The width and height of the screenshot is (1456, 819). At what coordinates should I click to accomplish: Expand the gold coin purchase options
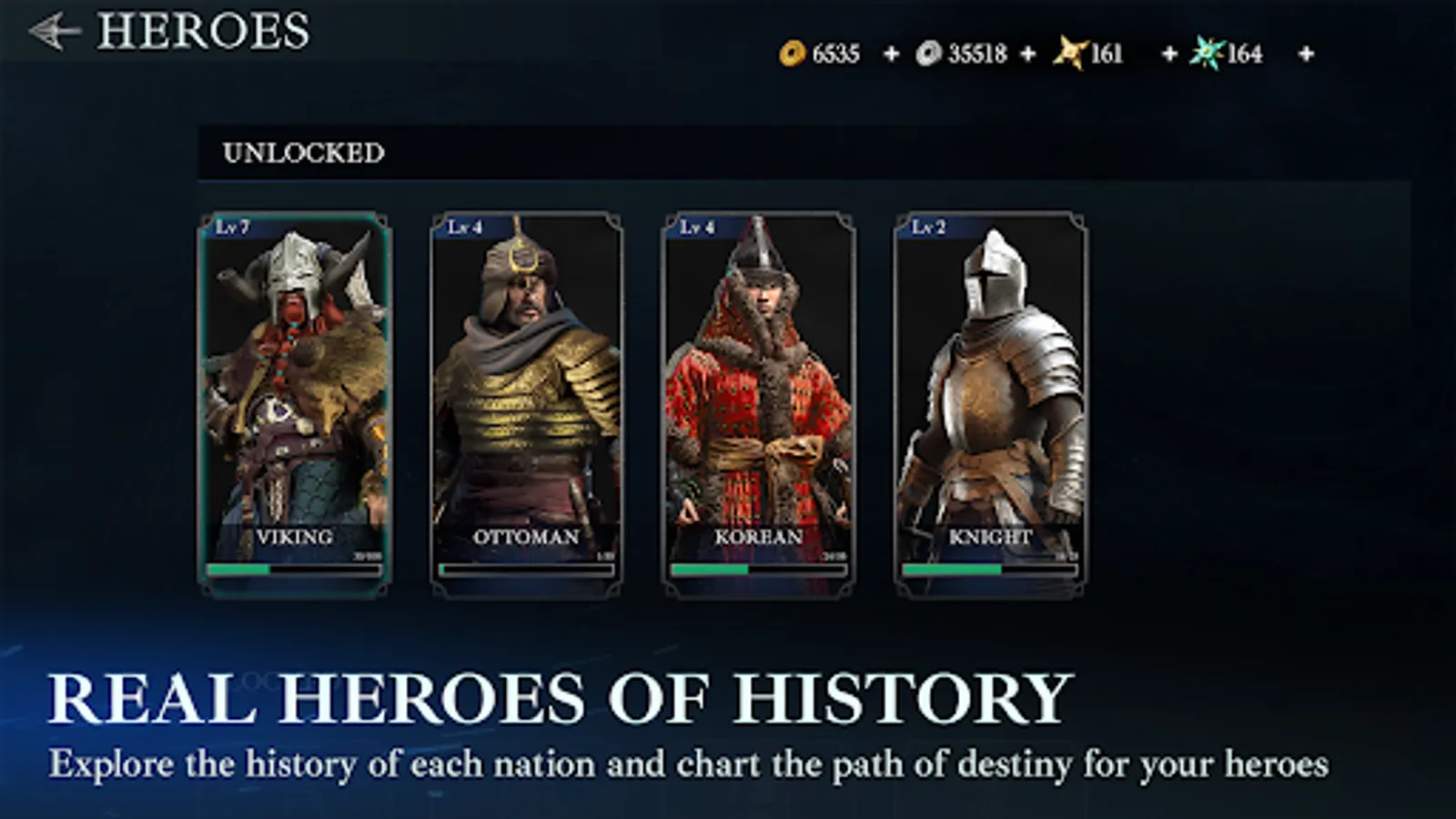[890, 54]
